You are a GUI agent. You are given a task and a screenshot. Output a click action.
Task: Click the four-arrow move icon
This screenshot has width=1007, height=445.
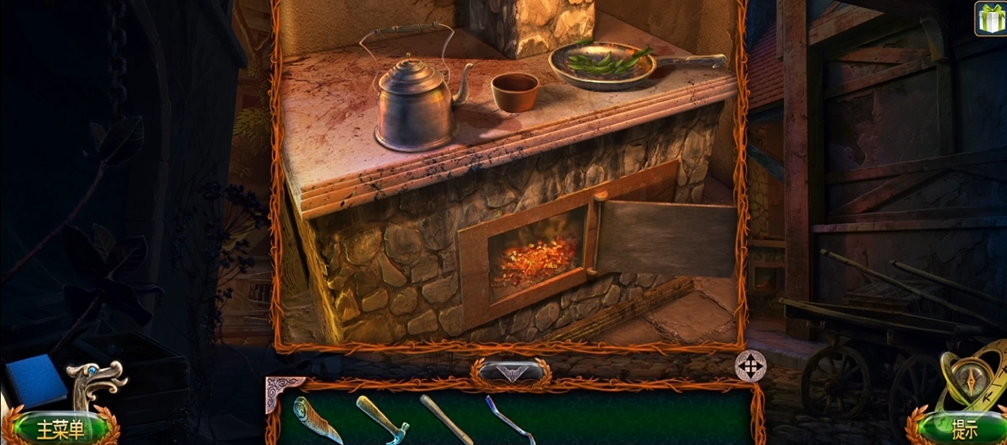[x=750, y=367]
